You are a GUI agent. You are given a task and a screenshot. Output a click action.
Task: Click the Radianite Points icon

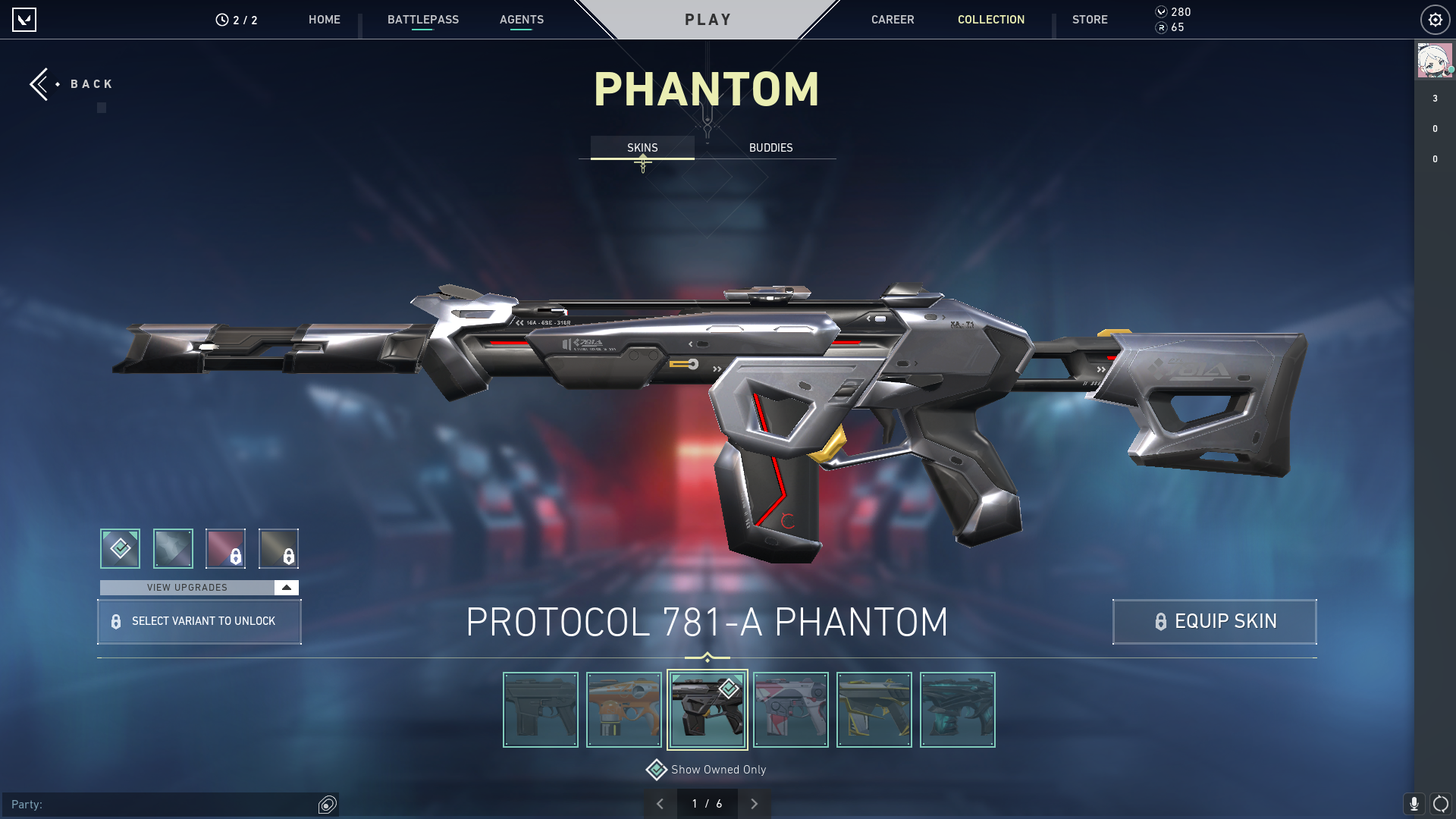point(1161,29)
